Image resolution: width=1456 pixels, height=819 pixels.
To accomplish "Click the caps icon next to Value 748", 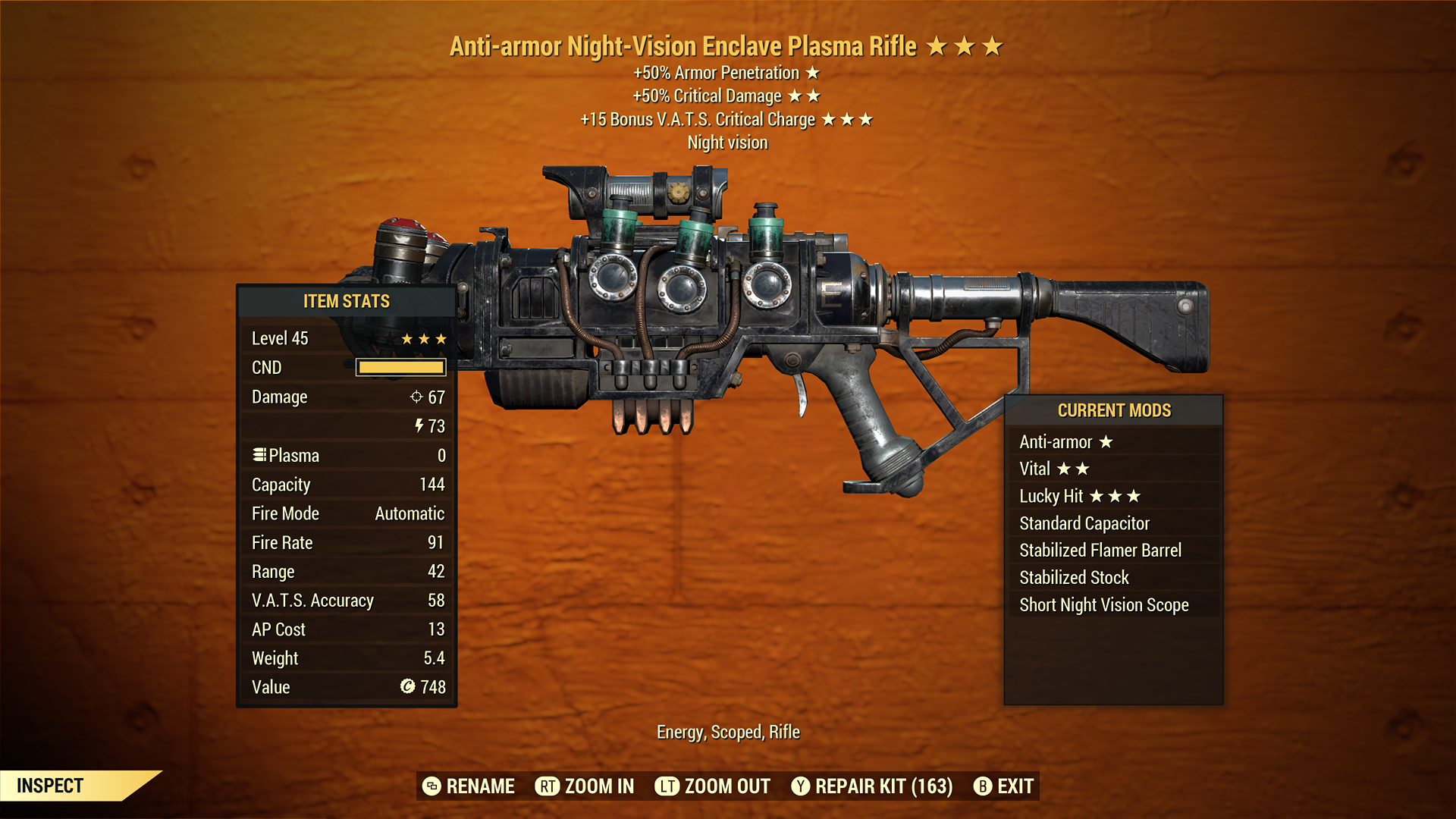I will 408,687.
